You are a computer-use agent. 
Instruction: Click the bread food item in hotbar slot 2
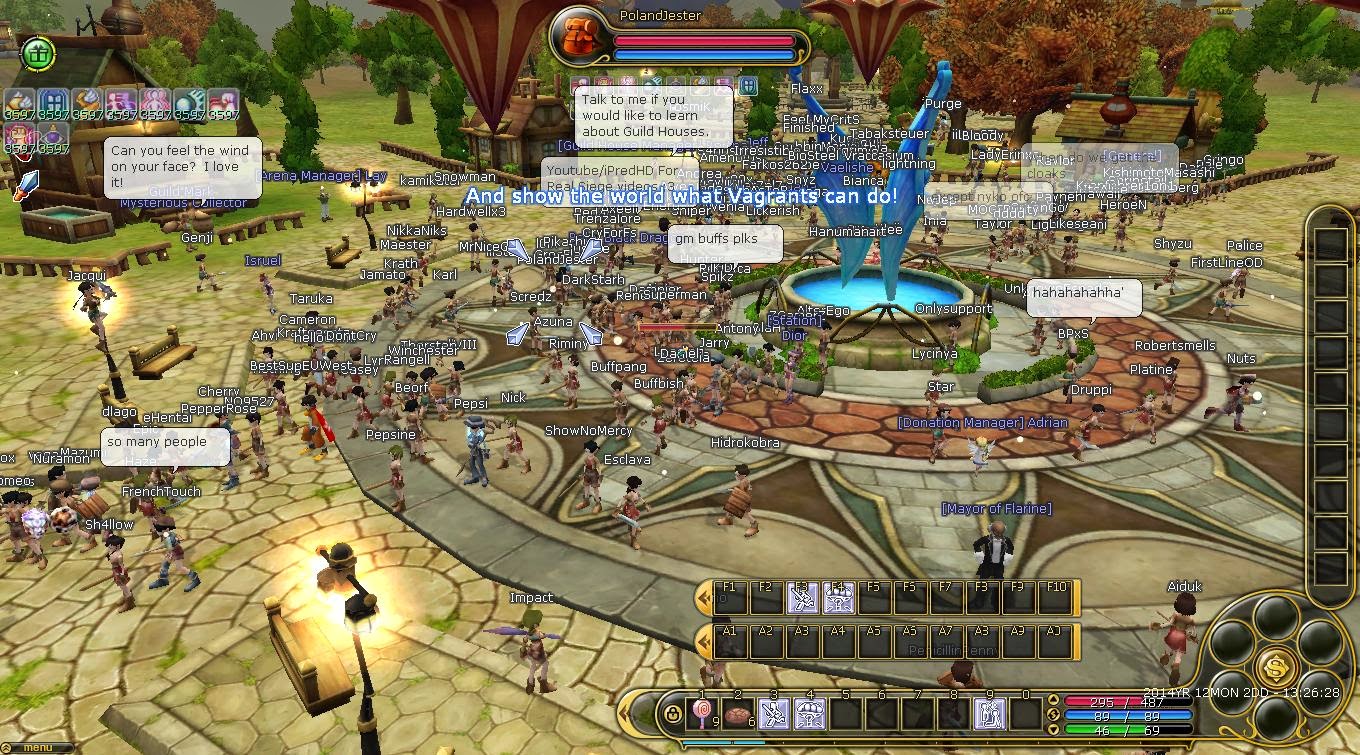739,713
